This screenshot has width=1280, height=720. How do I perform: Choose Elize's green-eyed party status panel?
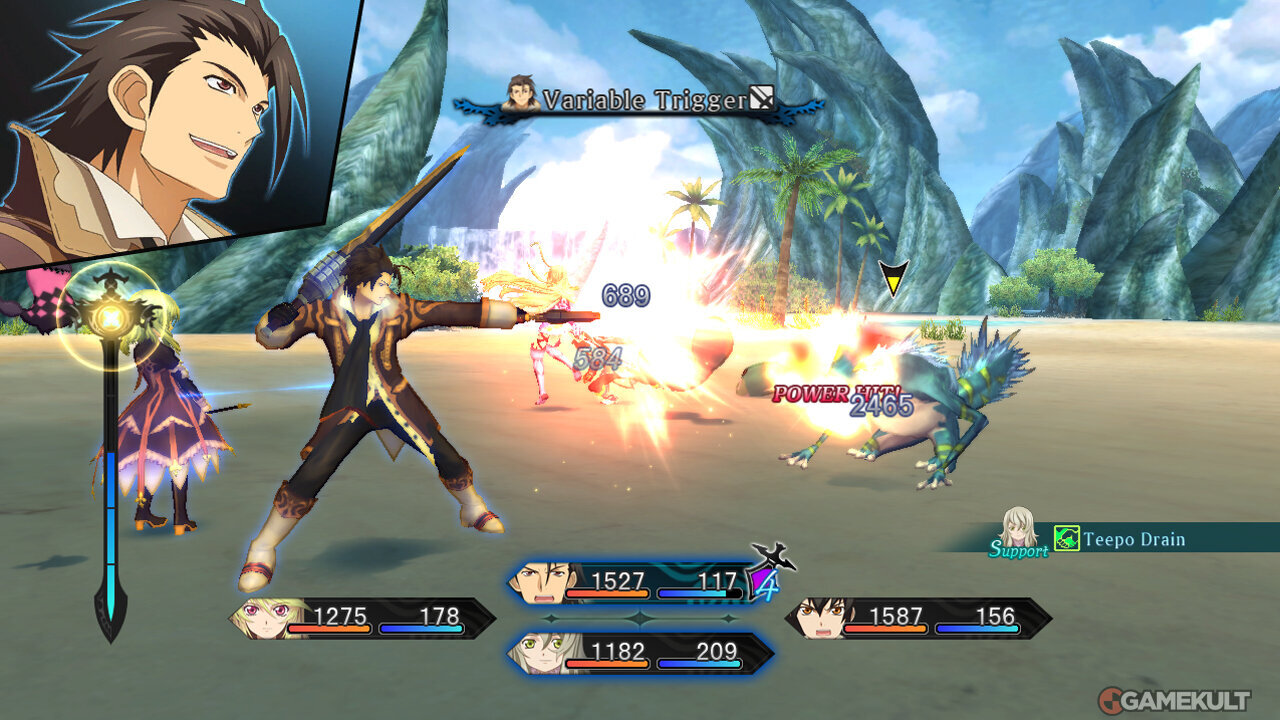(x=640, y=653)
